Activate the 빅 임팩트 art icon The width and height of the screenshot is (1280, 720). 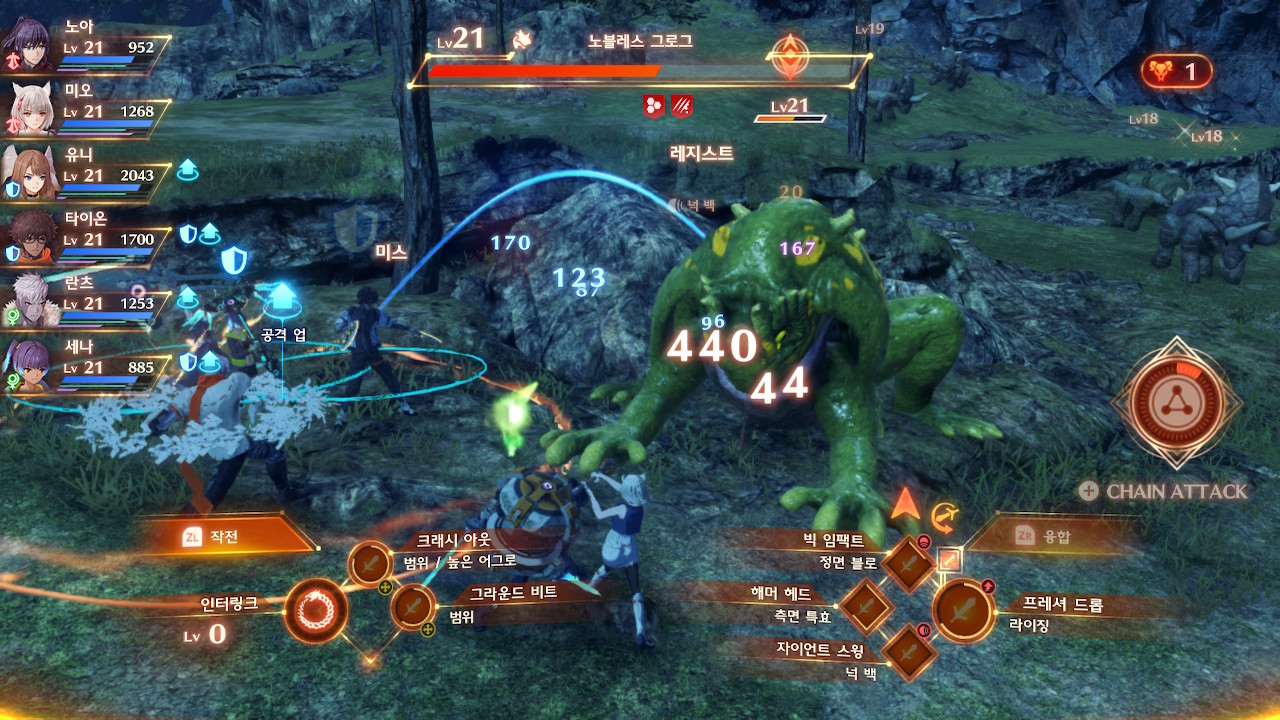click(908, 562)
